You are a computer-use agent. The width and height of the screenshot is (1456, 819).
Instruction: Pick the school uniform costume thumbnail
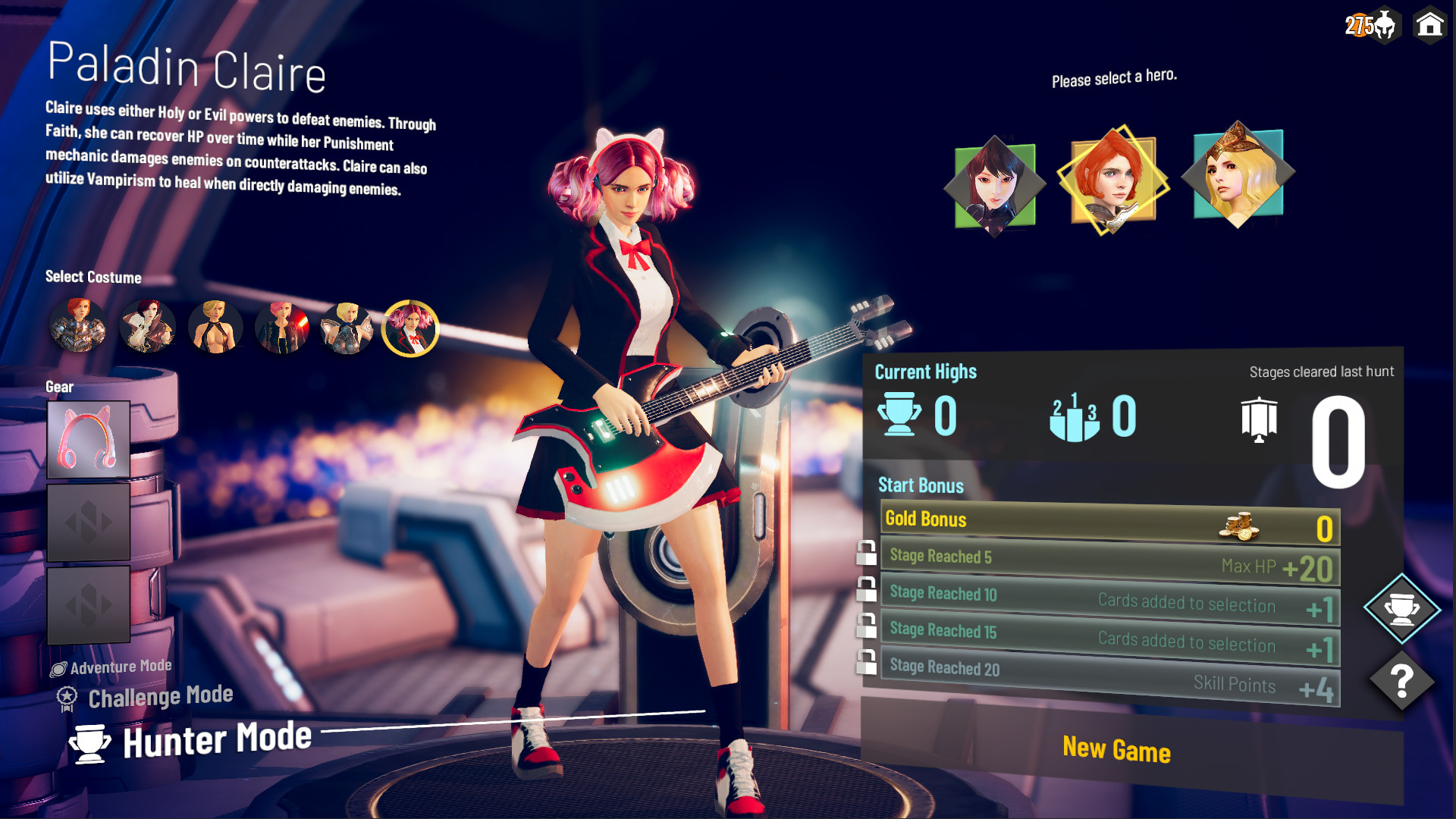coord(409,327)
